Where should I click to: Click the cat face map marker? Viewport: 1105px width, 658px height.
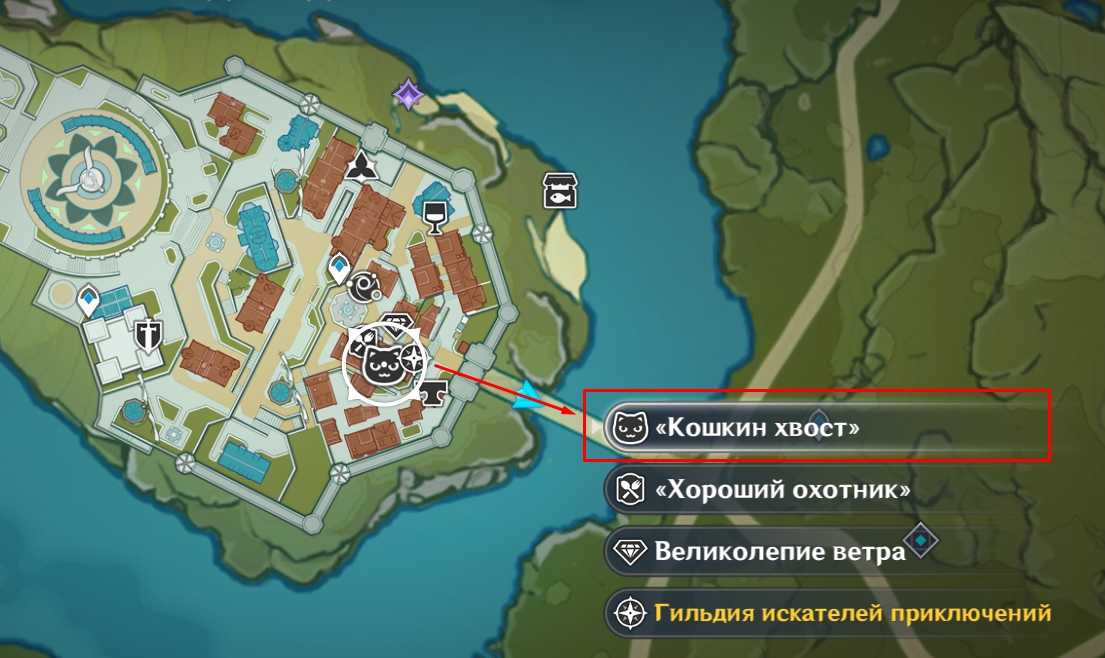tap(381, 367)
